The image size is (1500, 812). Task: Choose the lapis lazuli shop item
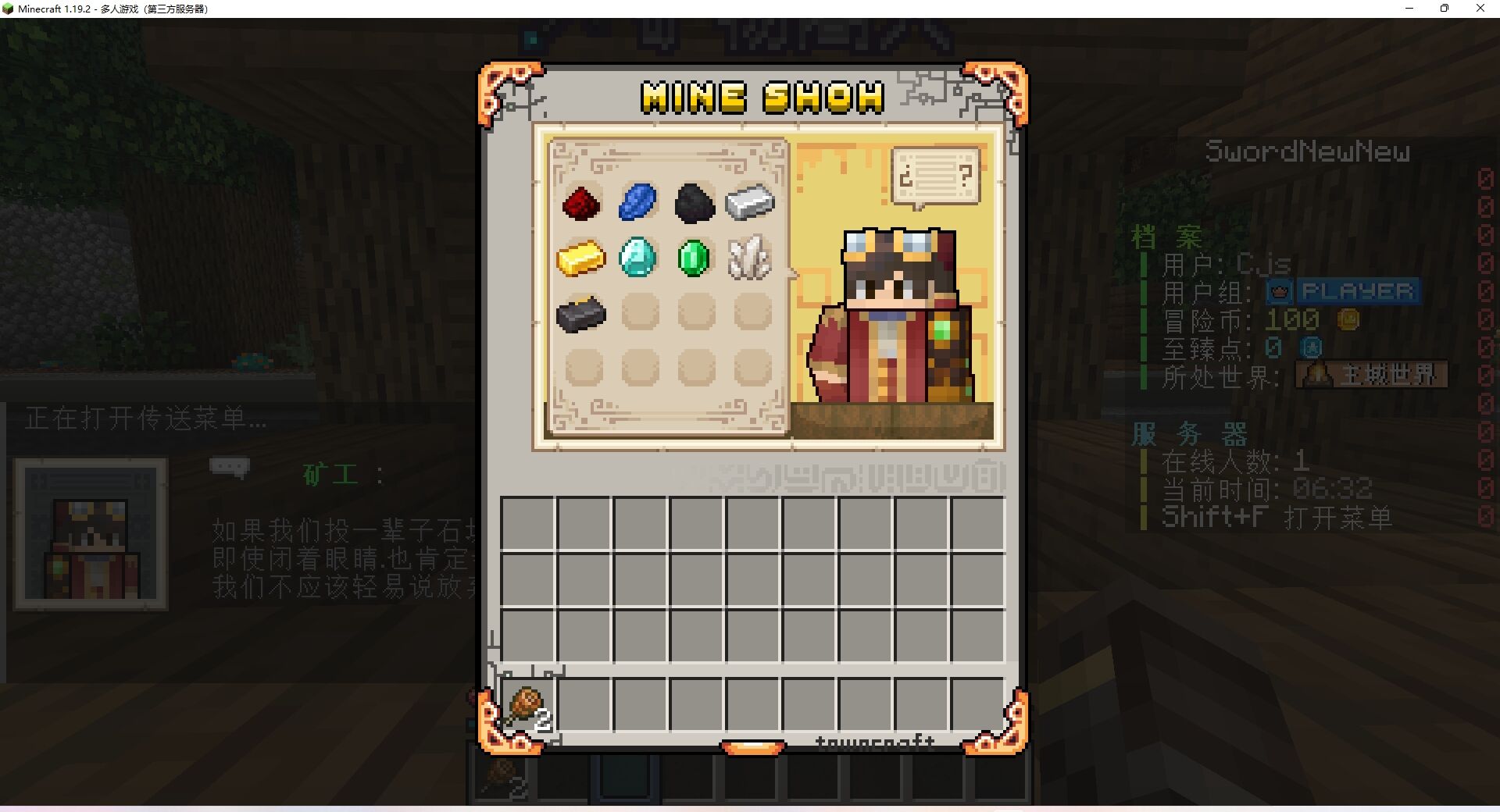tap(638, 202)
